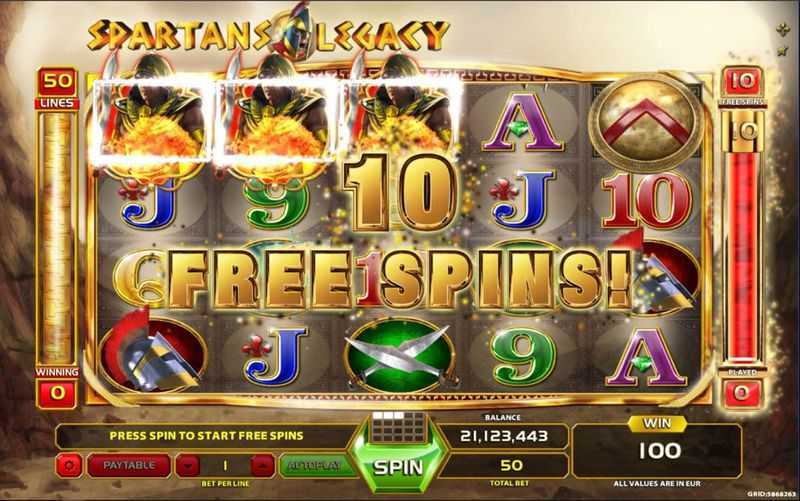Viewport: 800px width, 501px height.
Task: Decrease the bet per line
Action: tap(185, 465)
